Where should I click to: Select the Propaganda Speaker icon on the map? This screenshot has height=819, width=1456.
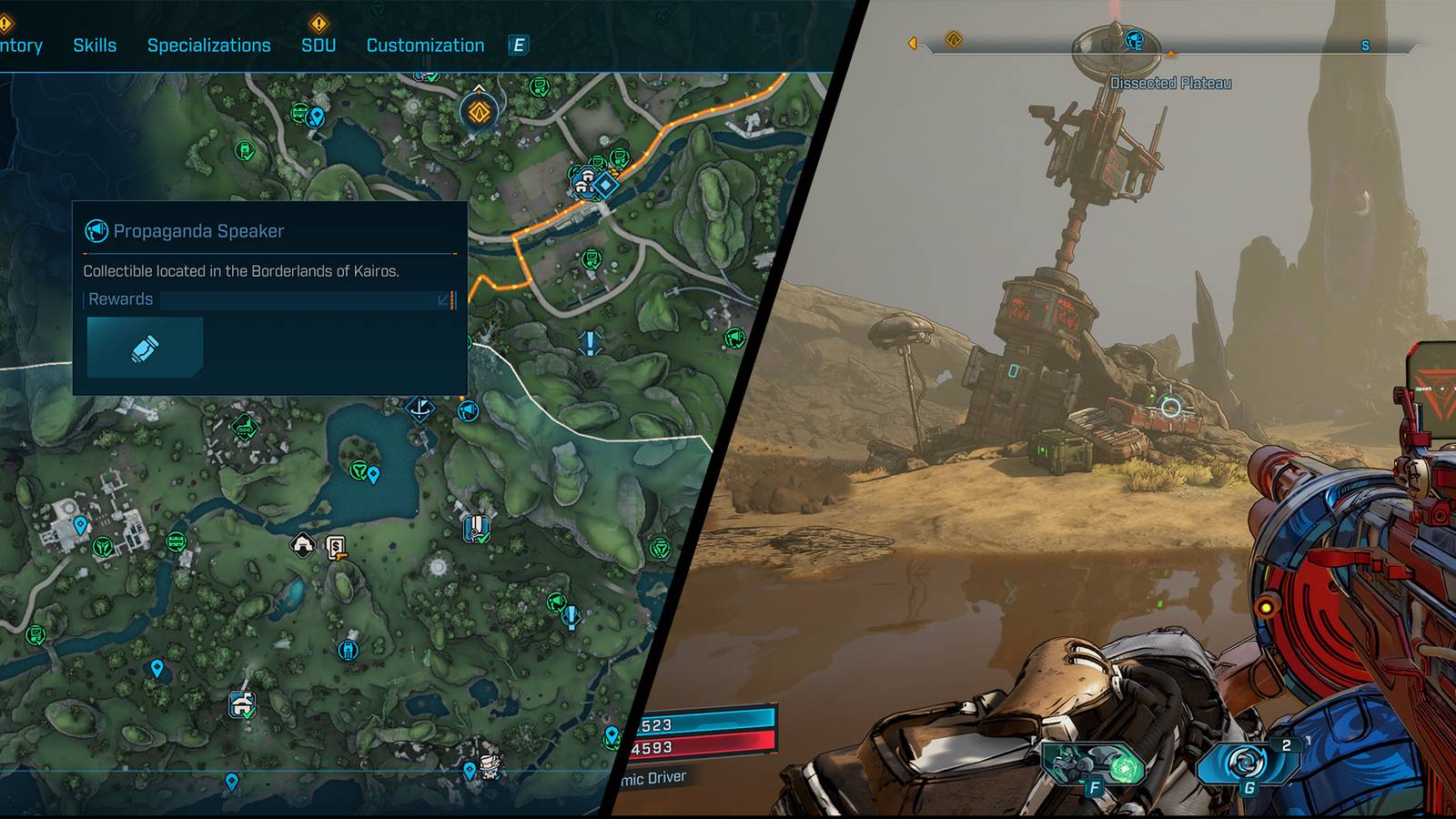coord(467,410)
